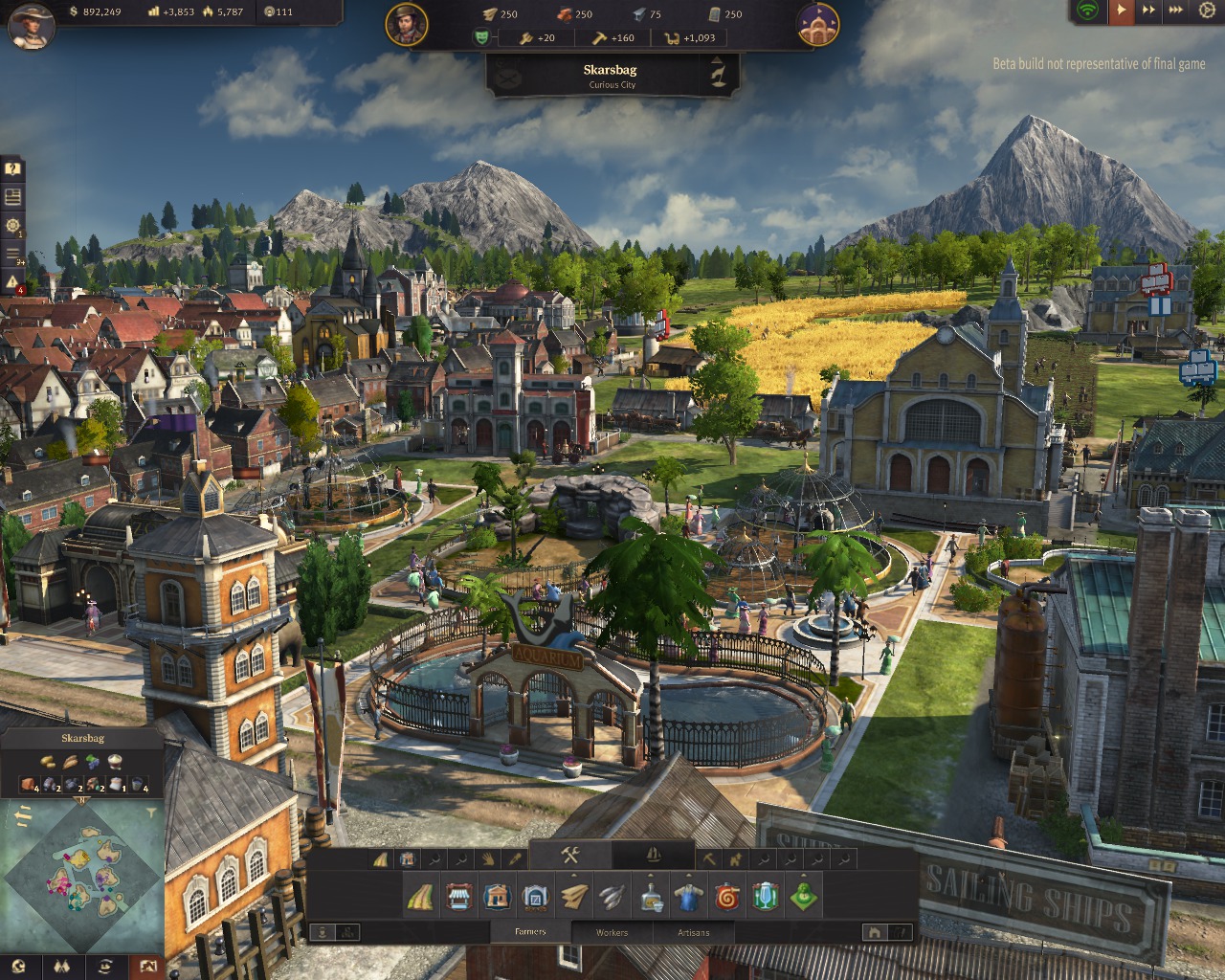Pick the schnapps bottle building icon
Image resolution: width=1225 pixels, height=980 pixels.
[652, 898]
